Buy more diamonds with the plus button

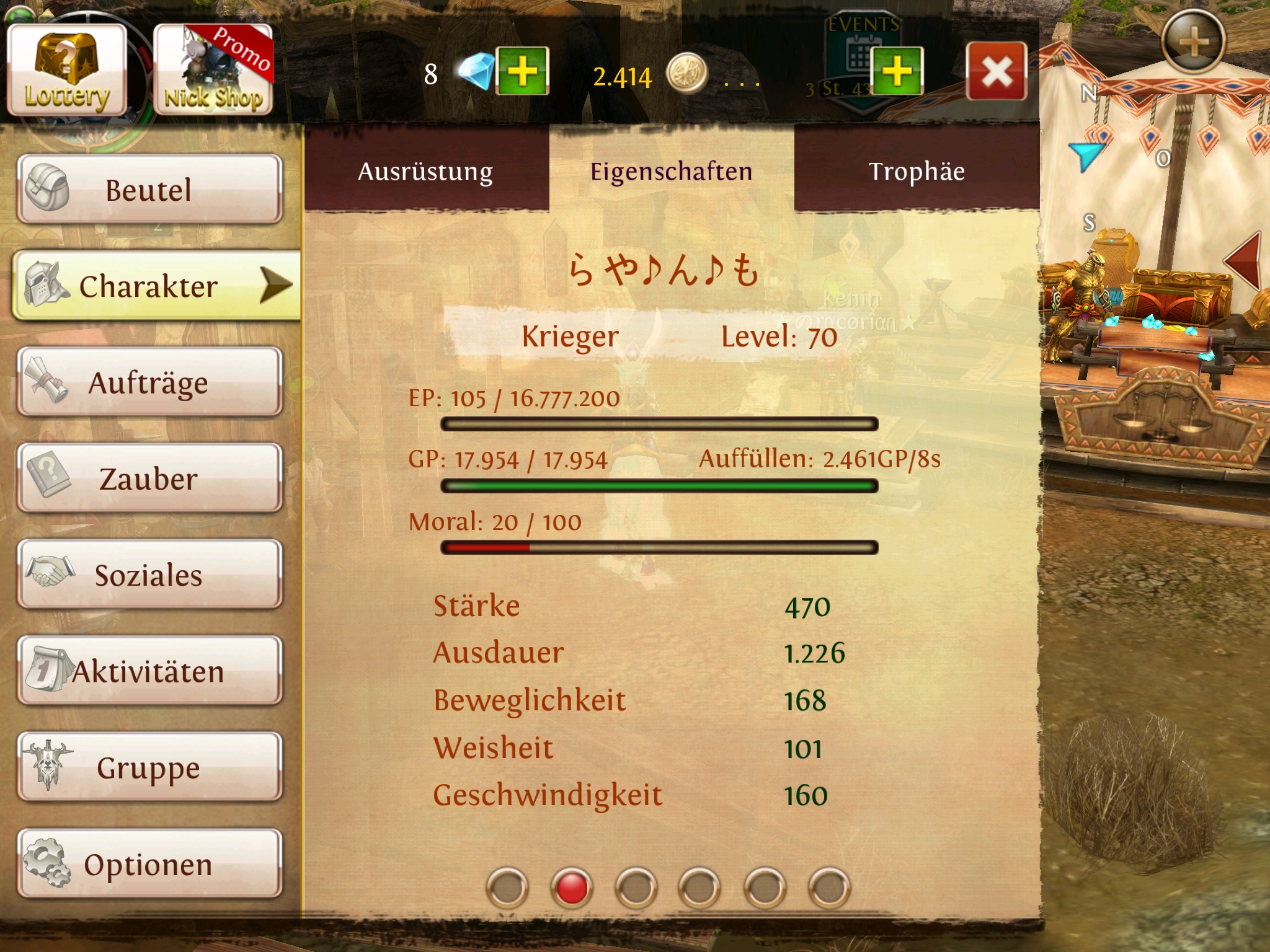[x=522, y=71]
